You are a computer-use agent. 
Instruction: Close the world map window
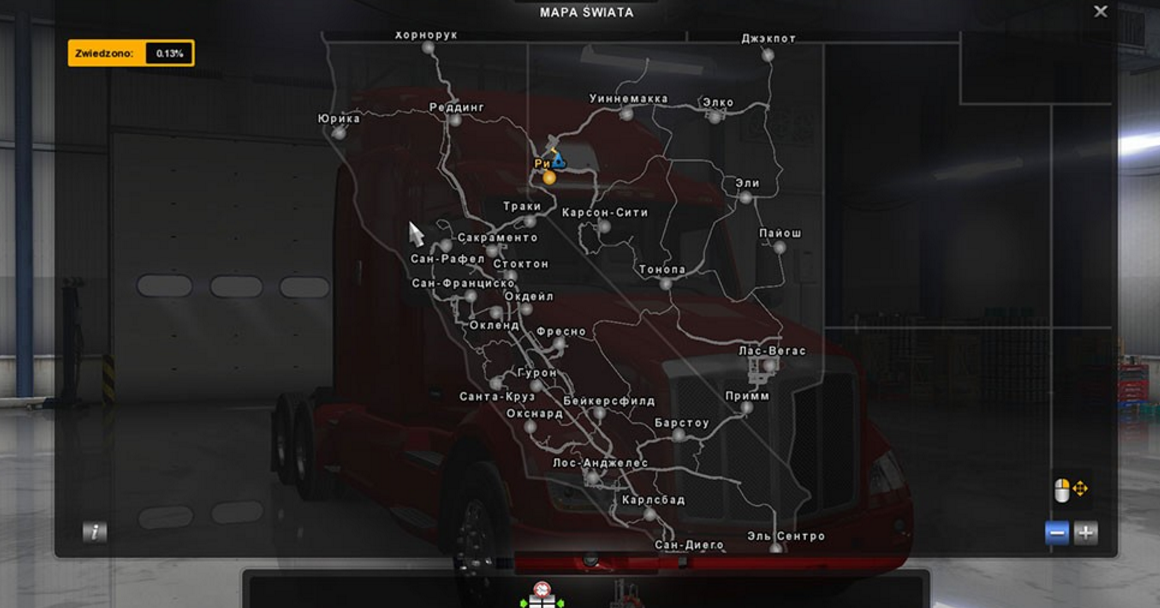[x=1100, y=12]
